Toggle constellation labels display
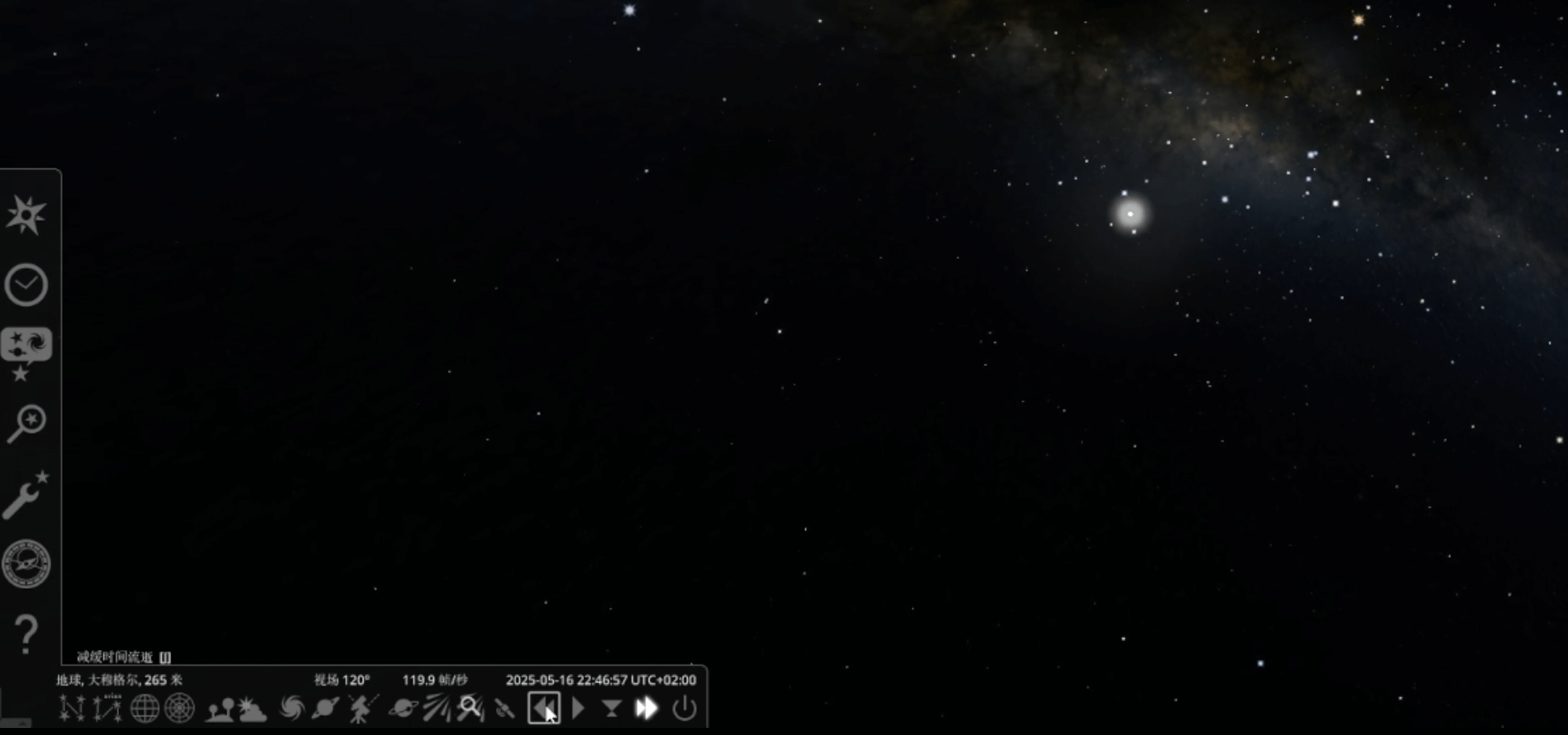 point(107,709)
